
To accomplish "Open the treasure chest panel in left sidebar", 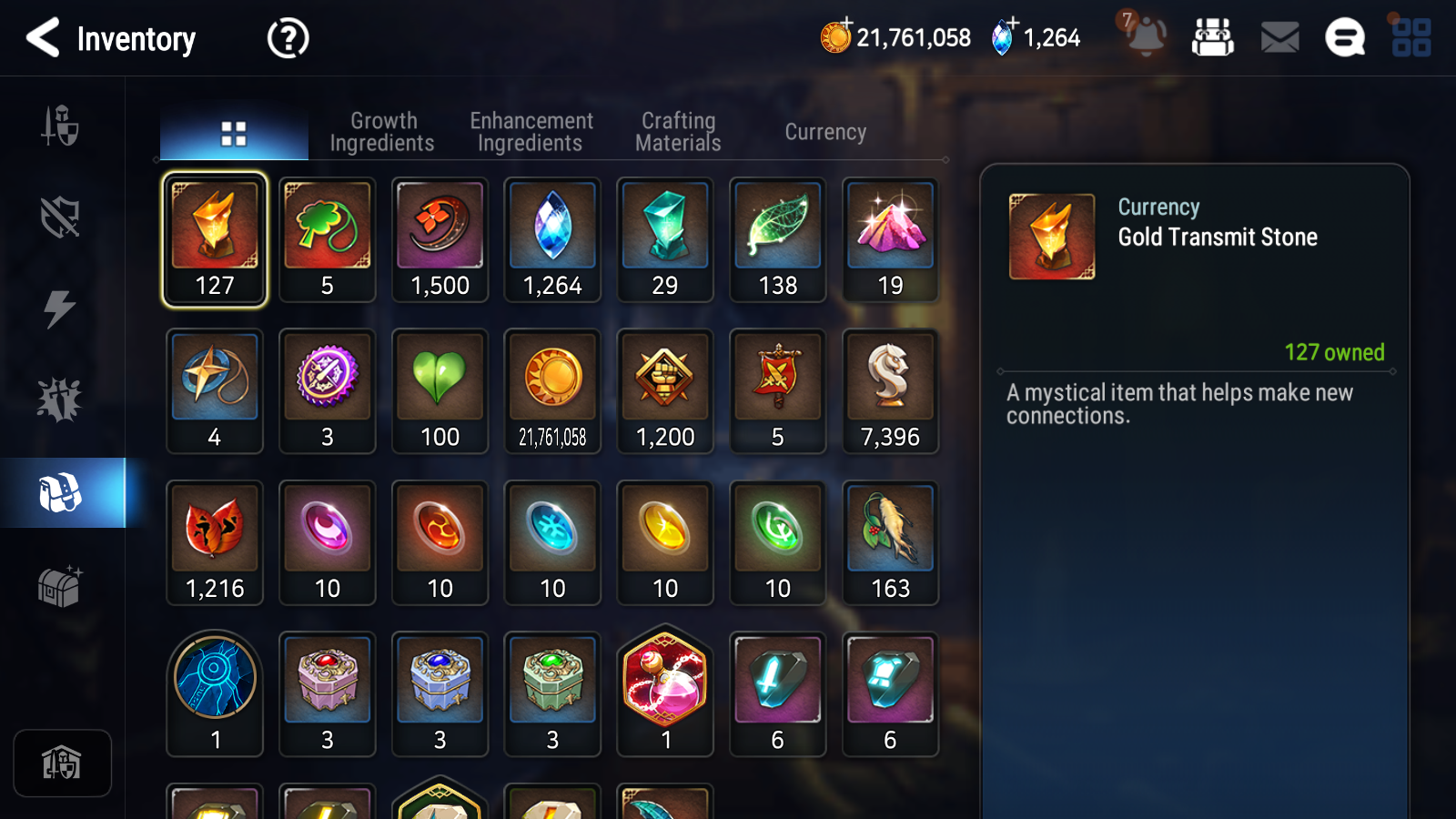I will [61, 587].
